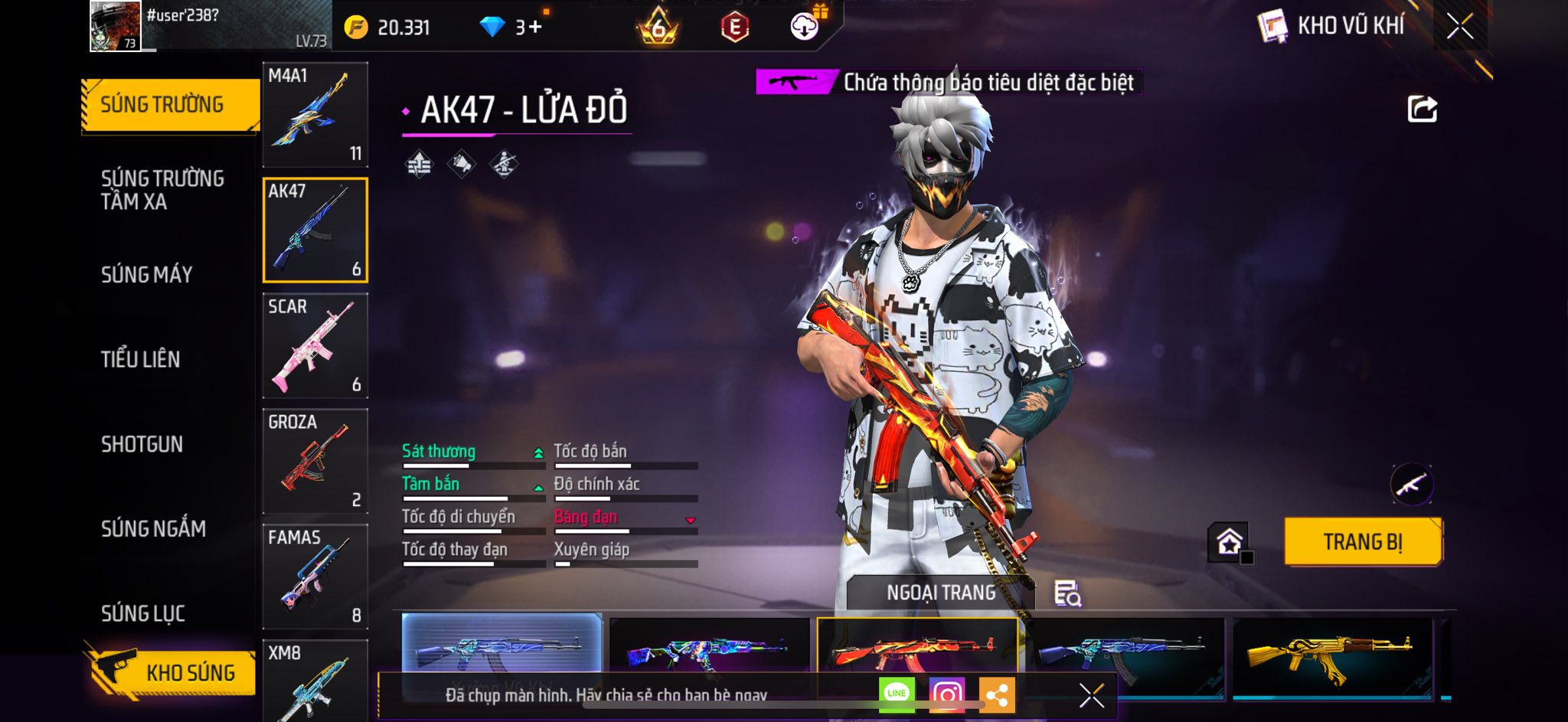The image size is (1568, 722).
Task: Switch to the Súng Trường Tầm Xa category
Action: click(162, 190)
